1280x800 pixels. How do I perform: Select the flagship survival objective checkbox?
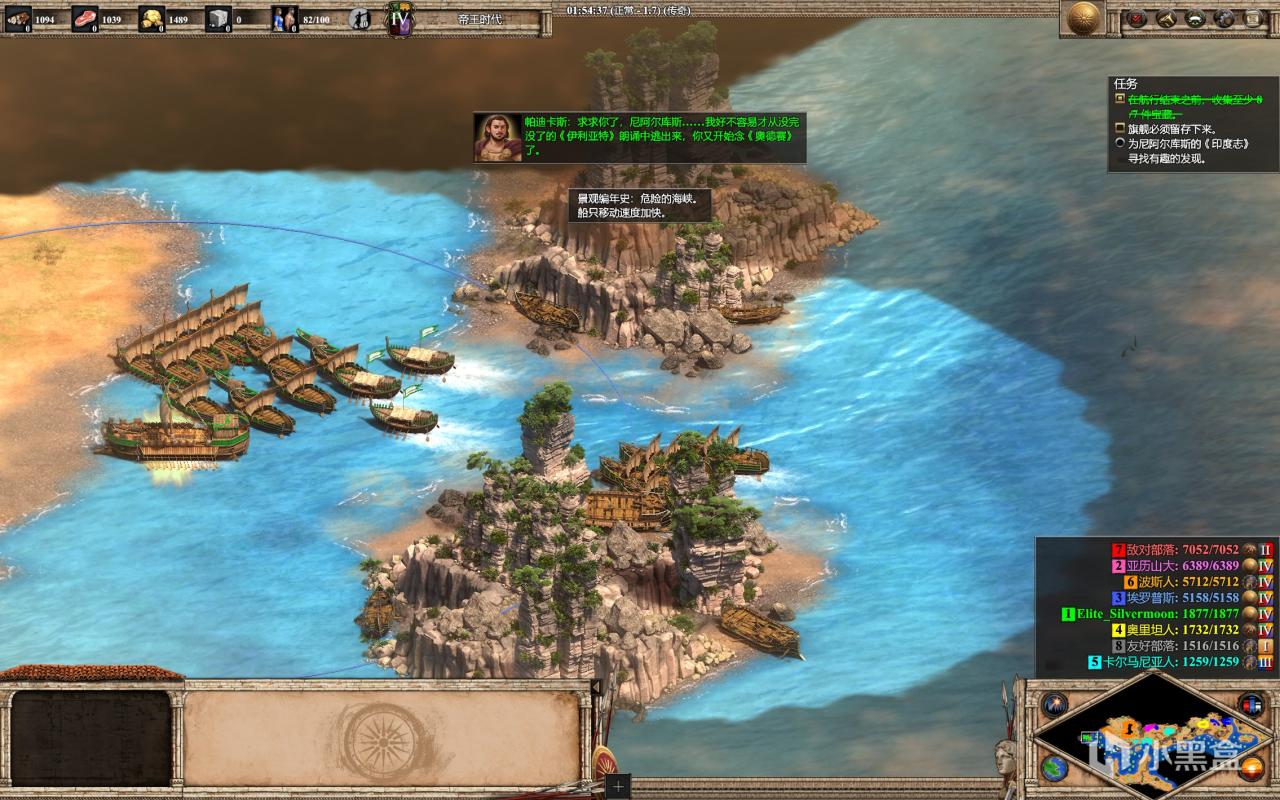pyautogui.click(x=1121, y=129)
